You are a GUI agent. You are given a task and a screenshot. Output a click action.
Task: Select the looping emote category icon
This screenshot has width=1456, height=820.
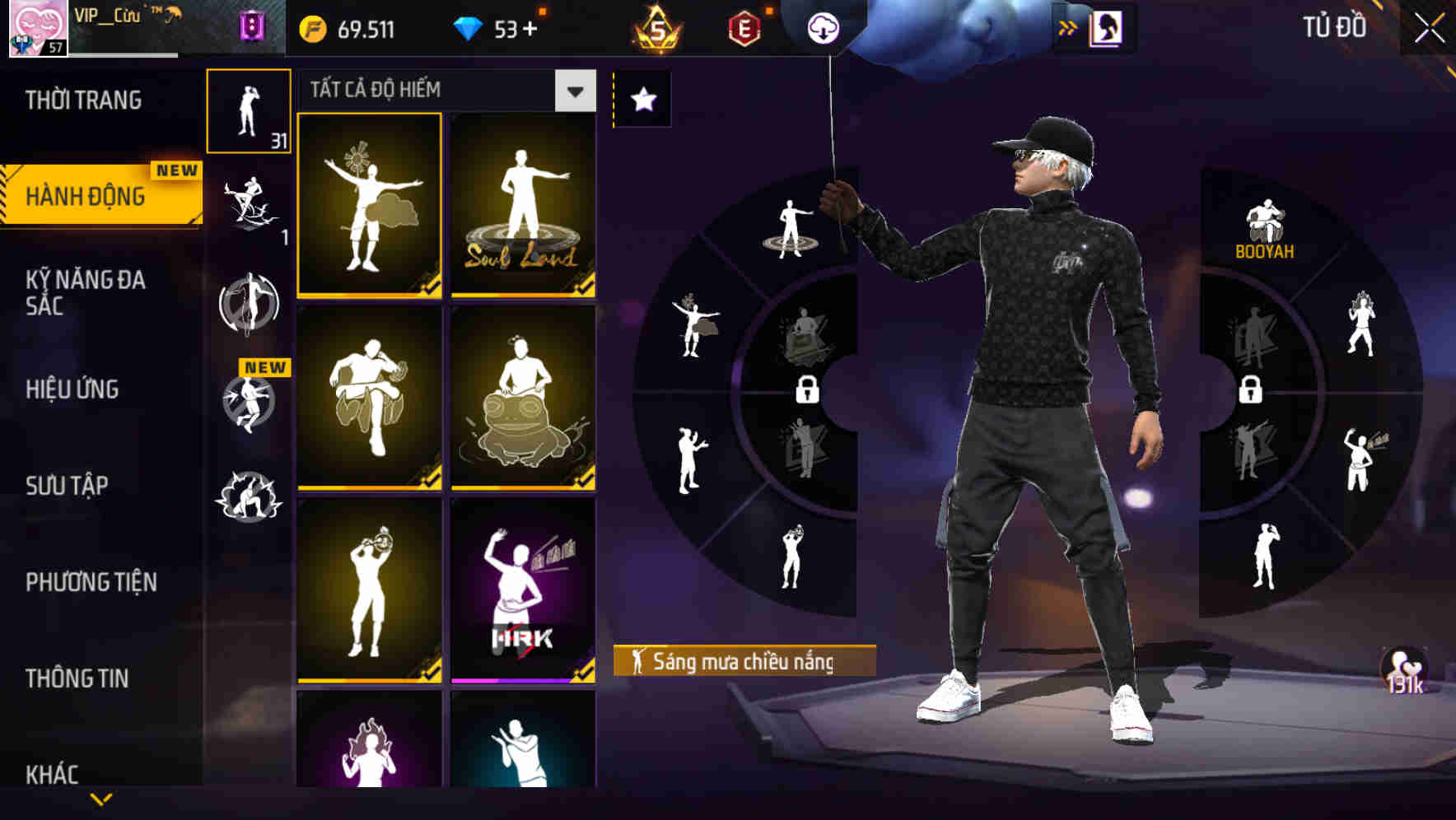pos(250,305)
